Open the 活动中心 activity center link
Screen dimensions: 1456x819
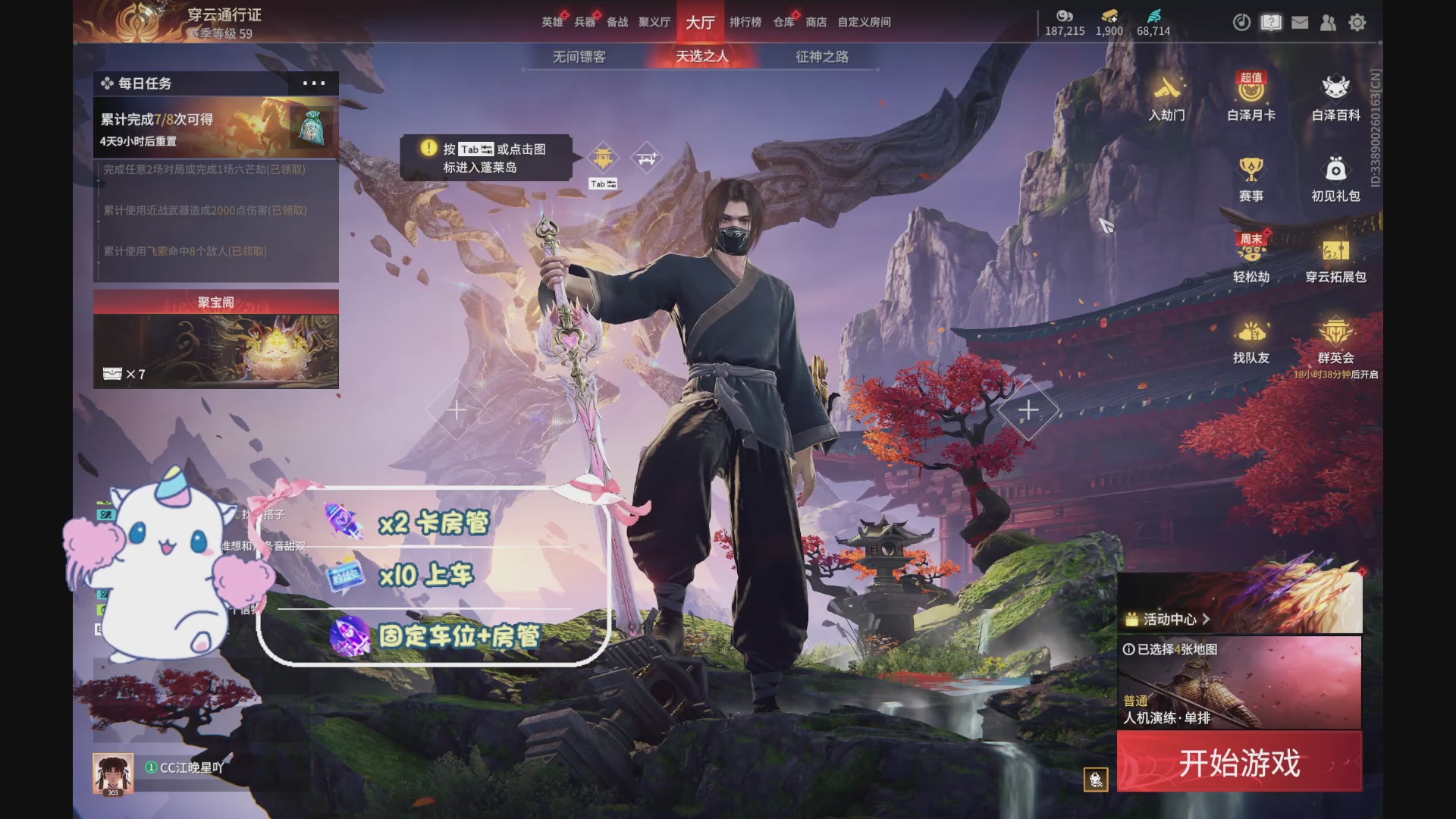tap(1166, 619)
